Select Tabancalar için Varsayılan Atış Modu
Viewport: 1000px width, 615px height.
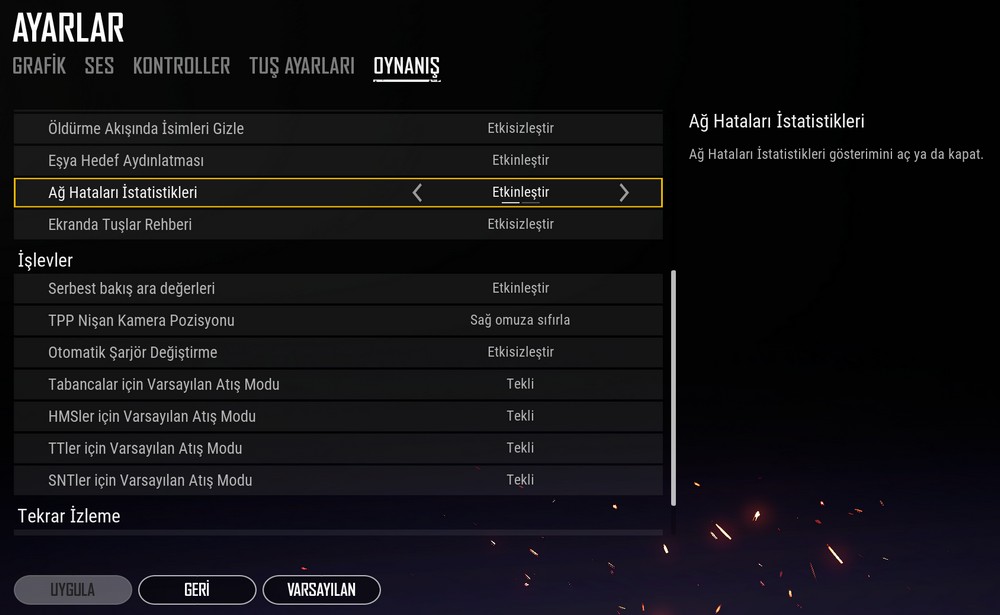(338, 385)
